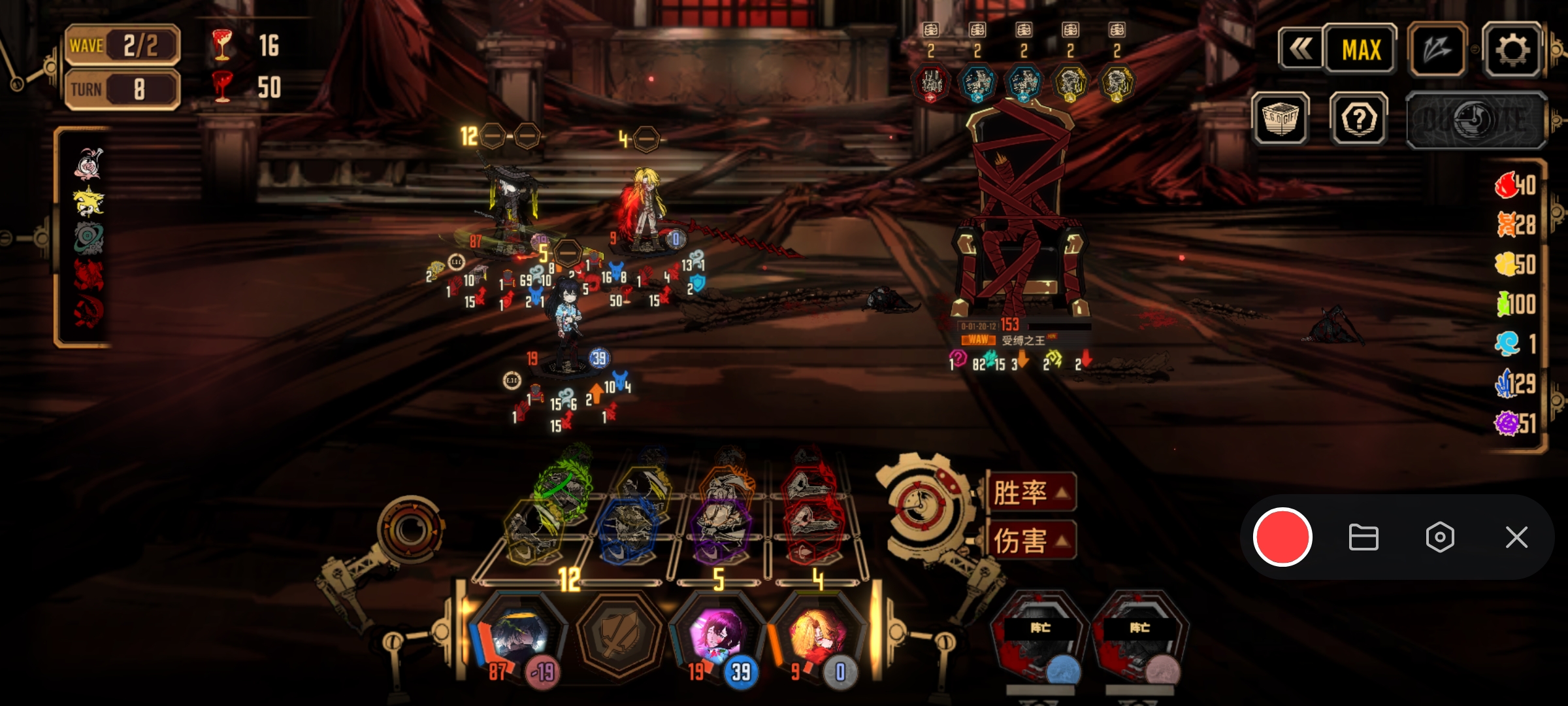Start recording with the red circle
Screen dimensions: 1568x706
coord(1282,537)
